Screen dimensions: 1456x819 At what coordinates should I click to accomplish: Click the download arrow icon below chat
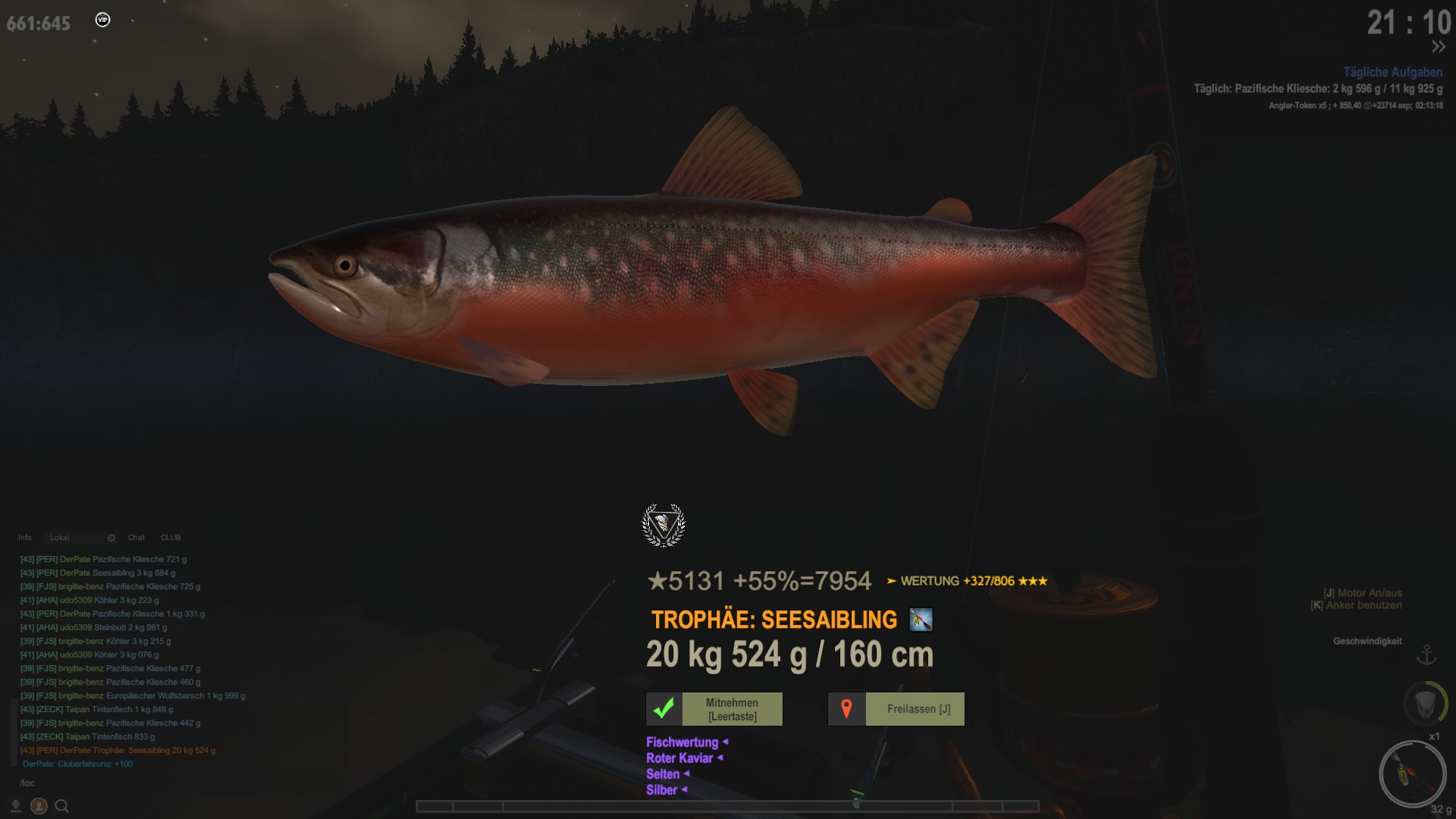(x=16, y=806)
